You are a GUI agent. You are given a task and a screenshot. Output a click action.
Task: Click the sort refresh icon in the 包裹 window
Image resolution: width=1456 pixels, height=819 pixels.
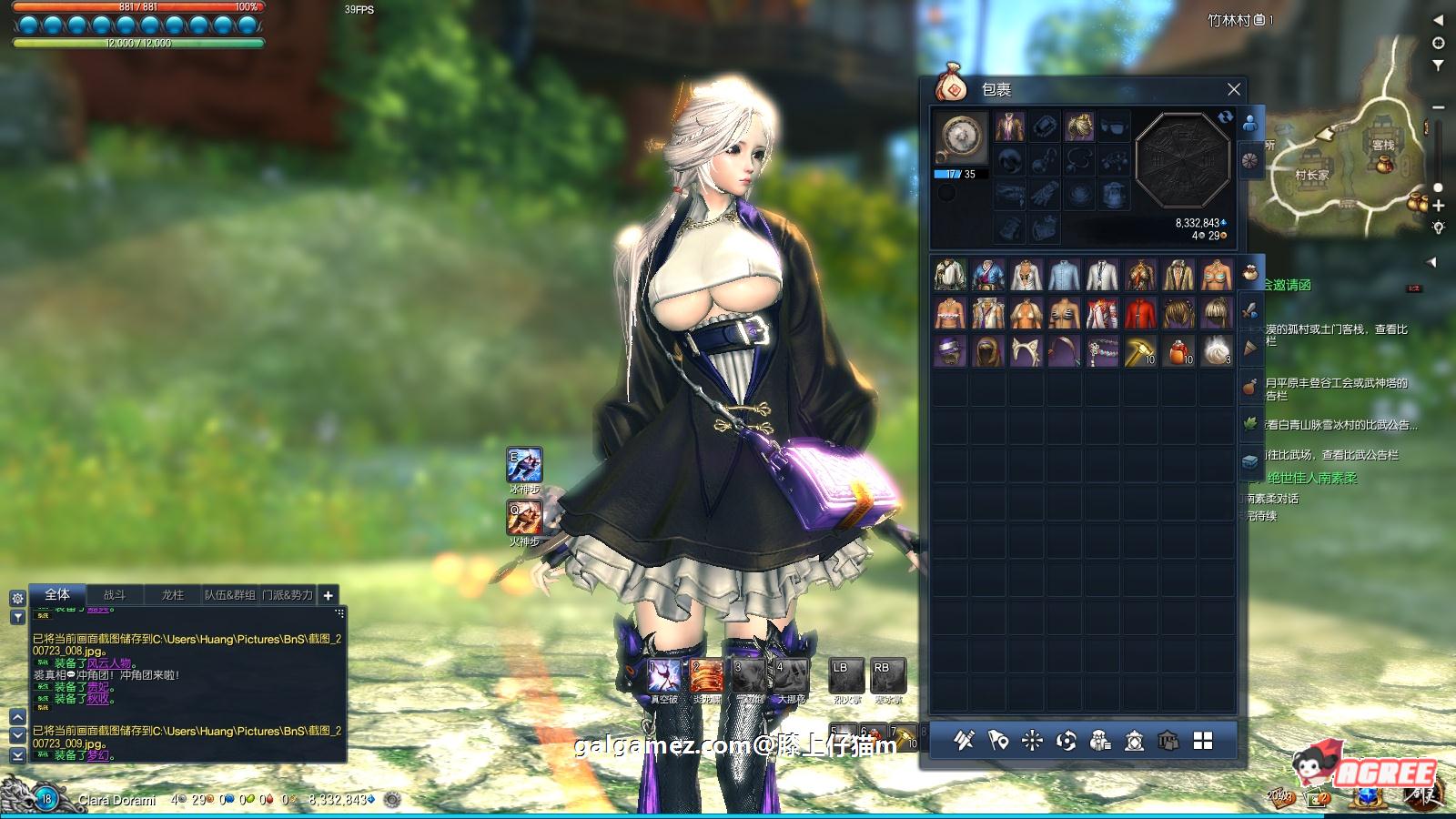(1227, 118)
